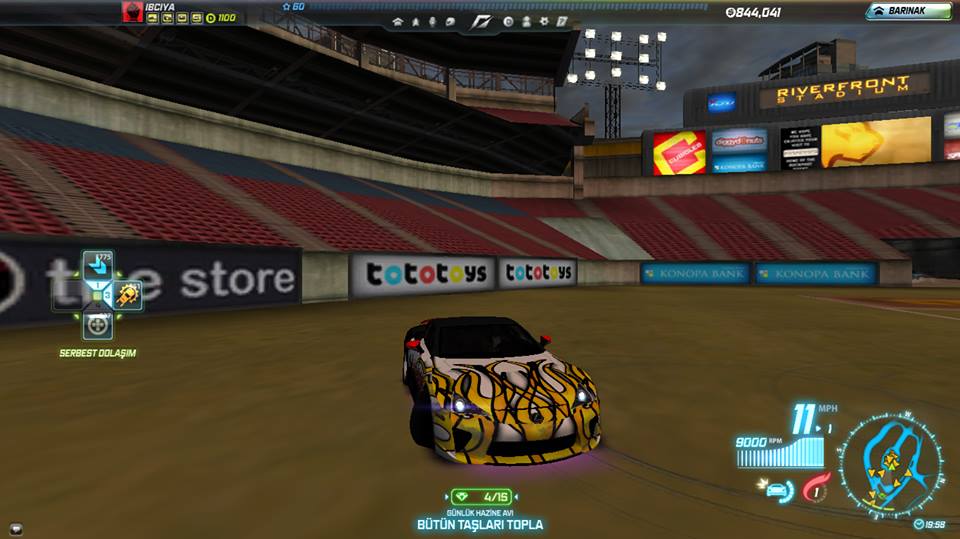The height and width of the screenshot is (539, 960).
Task: Click the small chat icon in the bottom corner
Action: (15, 528)
